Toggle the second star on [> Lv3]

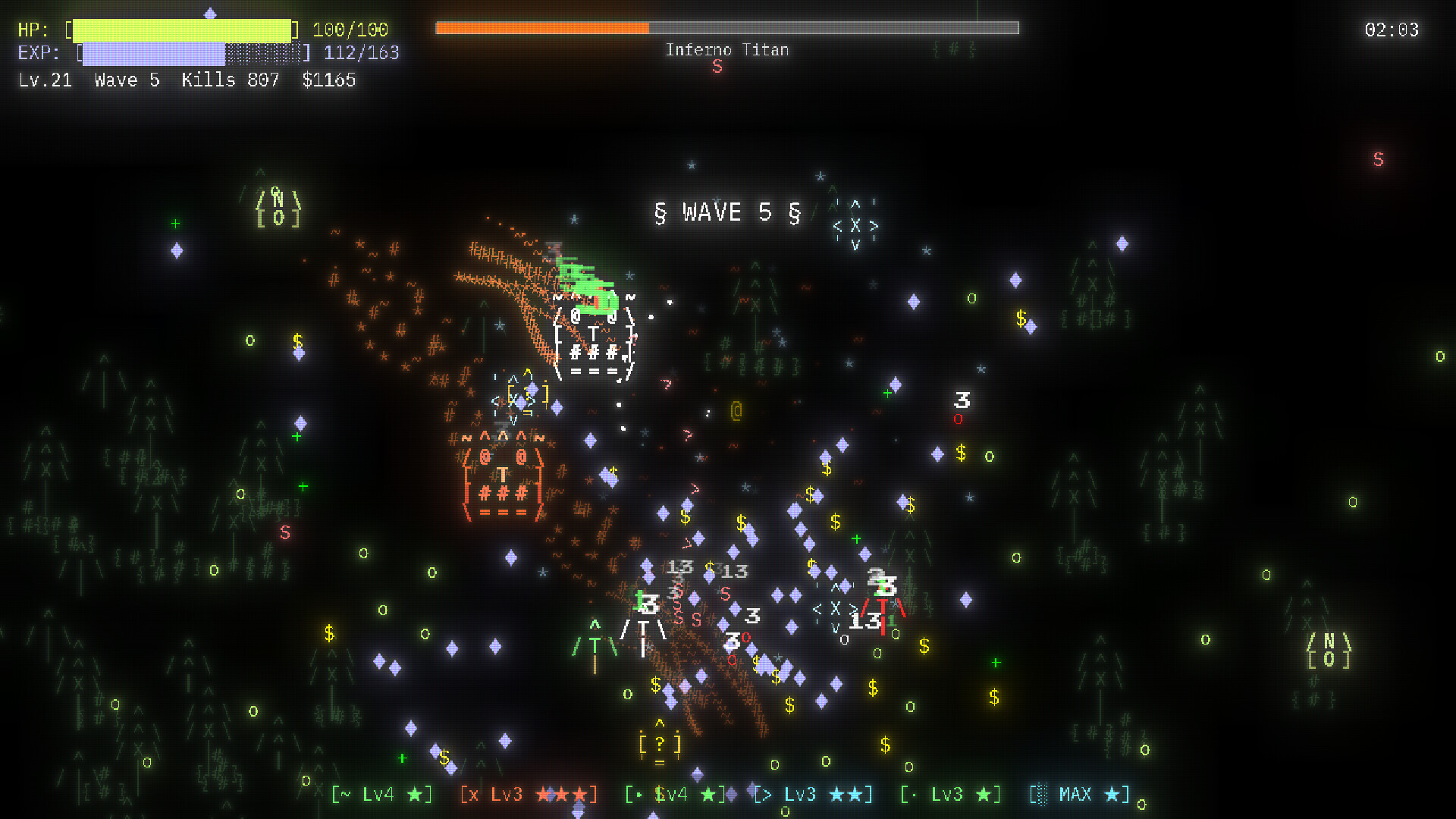855,795
